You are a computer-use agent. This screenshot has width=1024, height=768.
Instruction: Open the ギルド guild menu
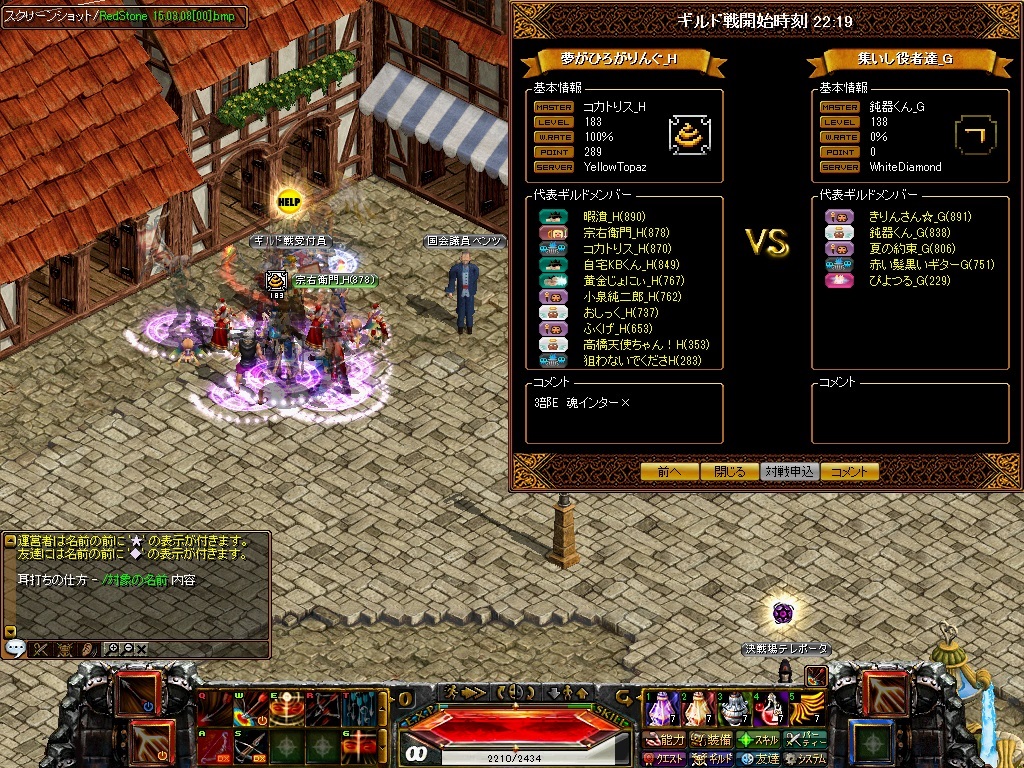click(x=713, y=760)
